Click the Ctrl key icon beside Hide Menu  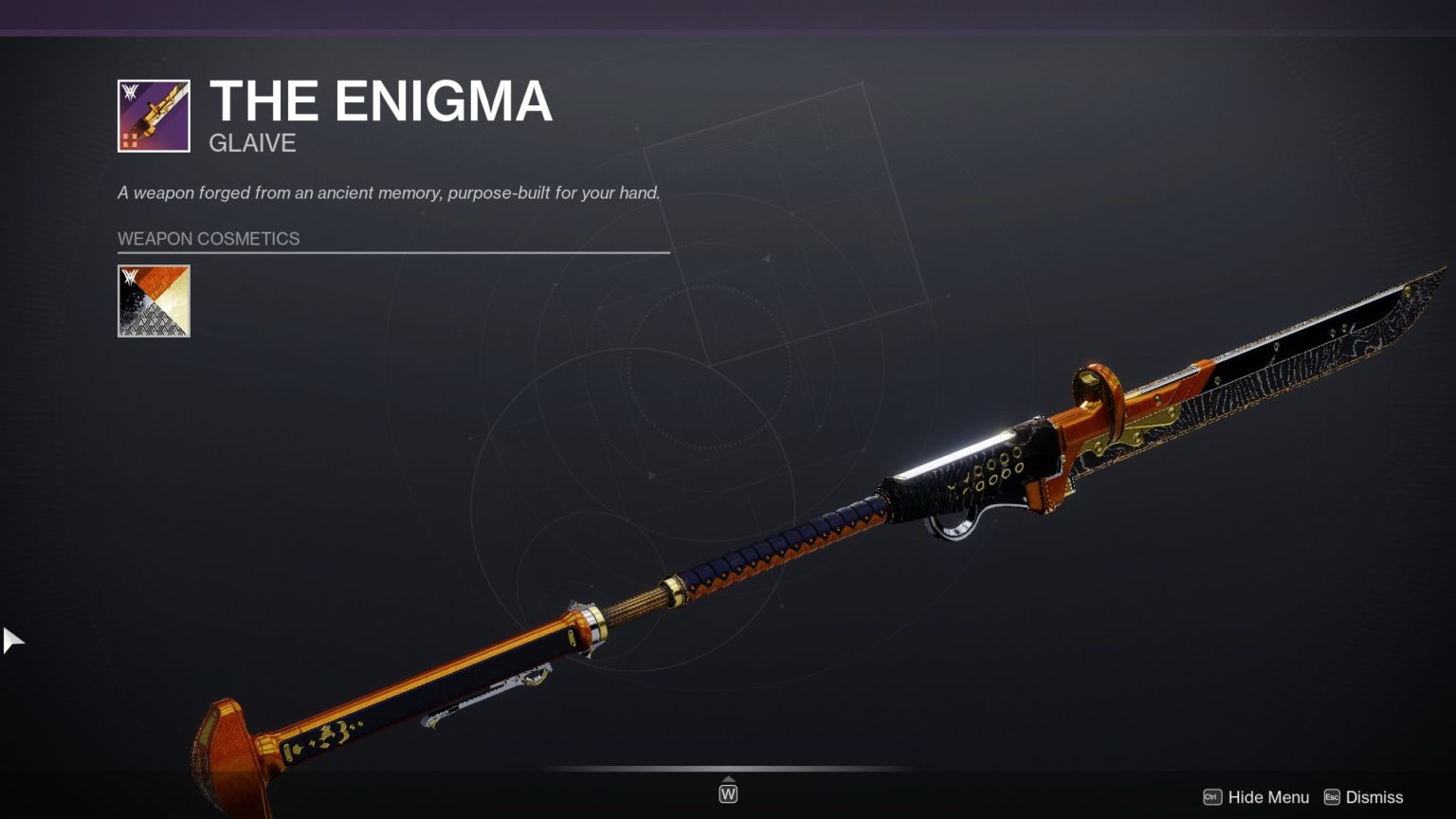coord(1212,797)
